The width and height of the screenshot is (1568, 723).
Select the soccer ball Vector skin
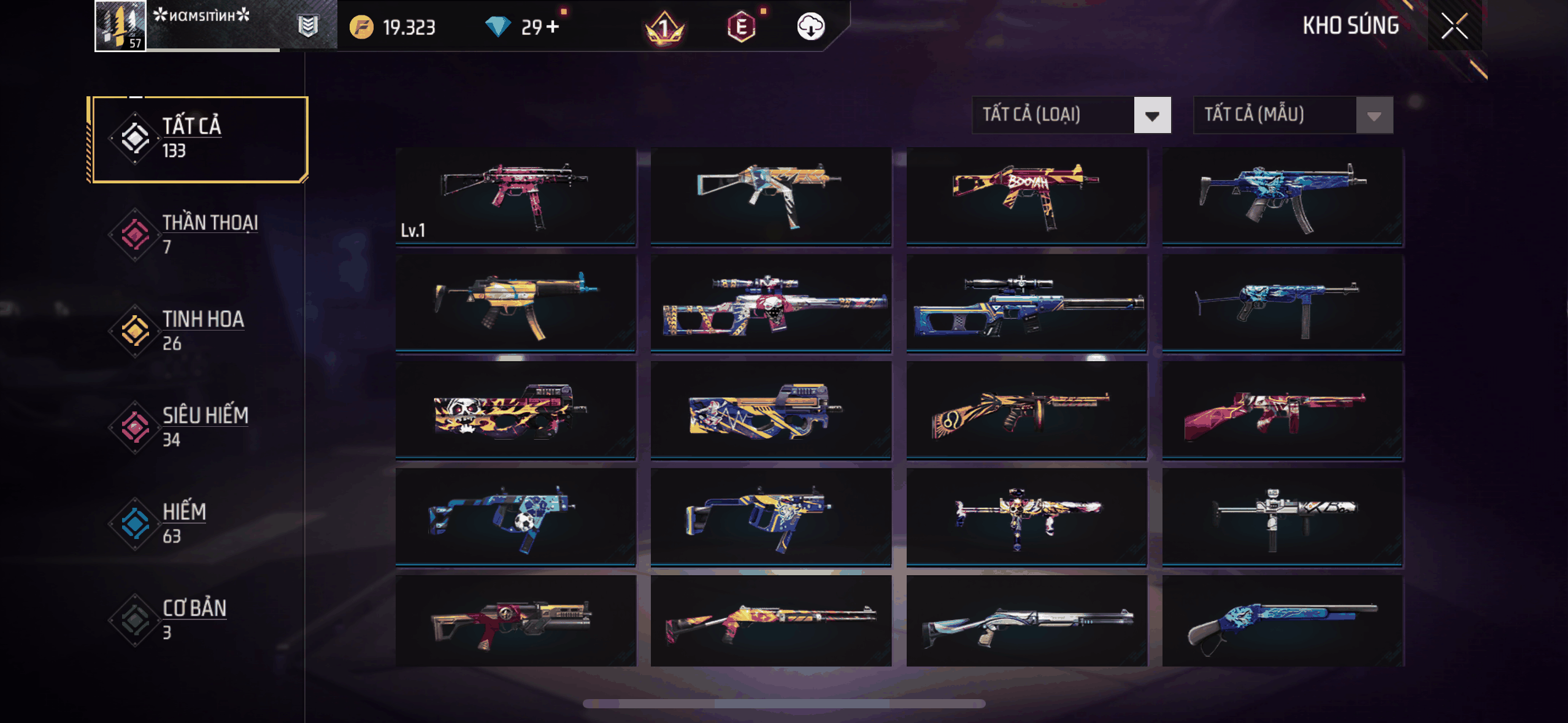click(515, 516)
